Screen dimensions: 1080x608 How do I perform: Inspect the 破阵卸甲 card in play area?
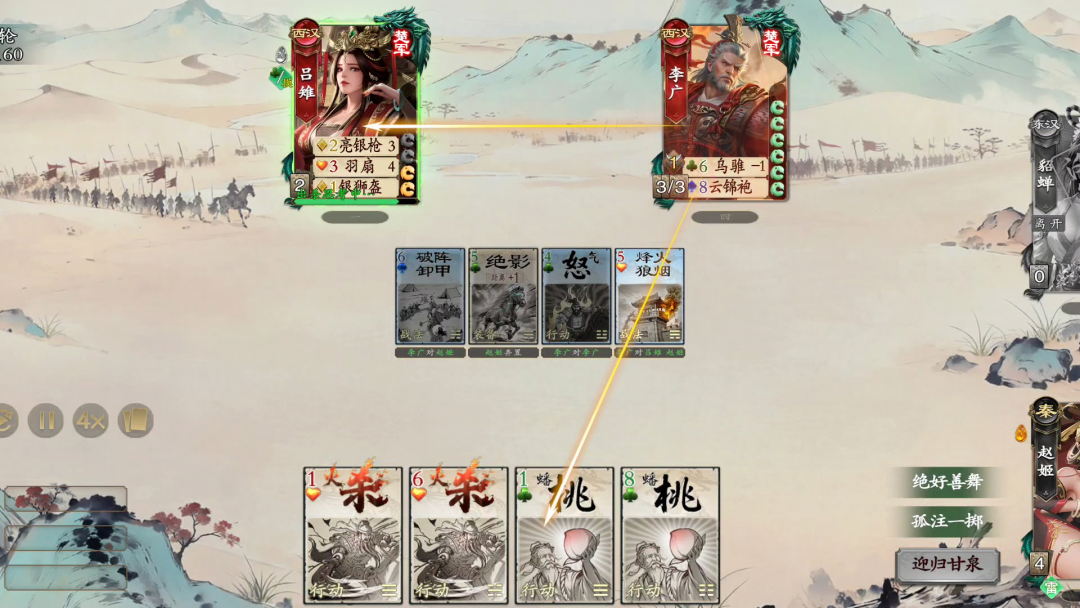point(430,296)
